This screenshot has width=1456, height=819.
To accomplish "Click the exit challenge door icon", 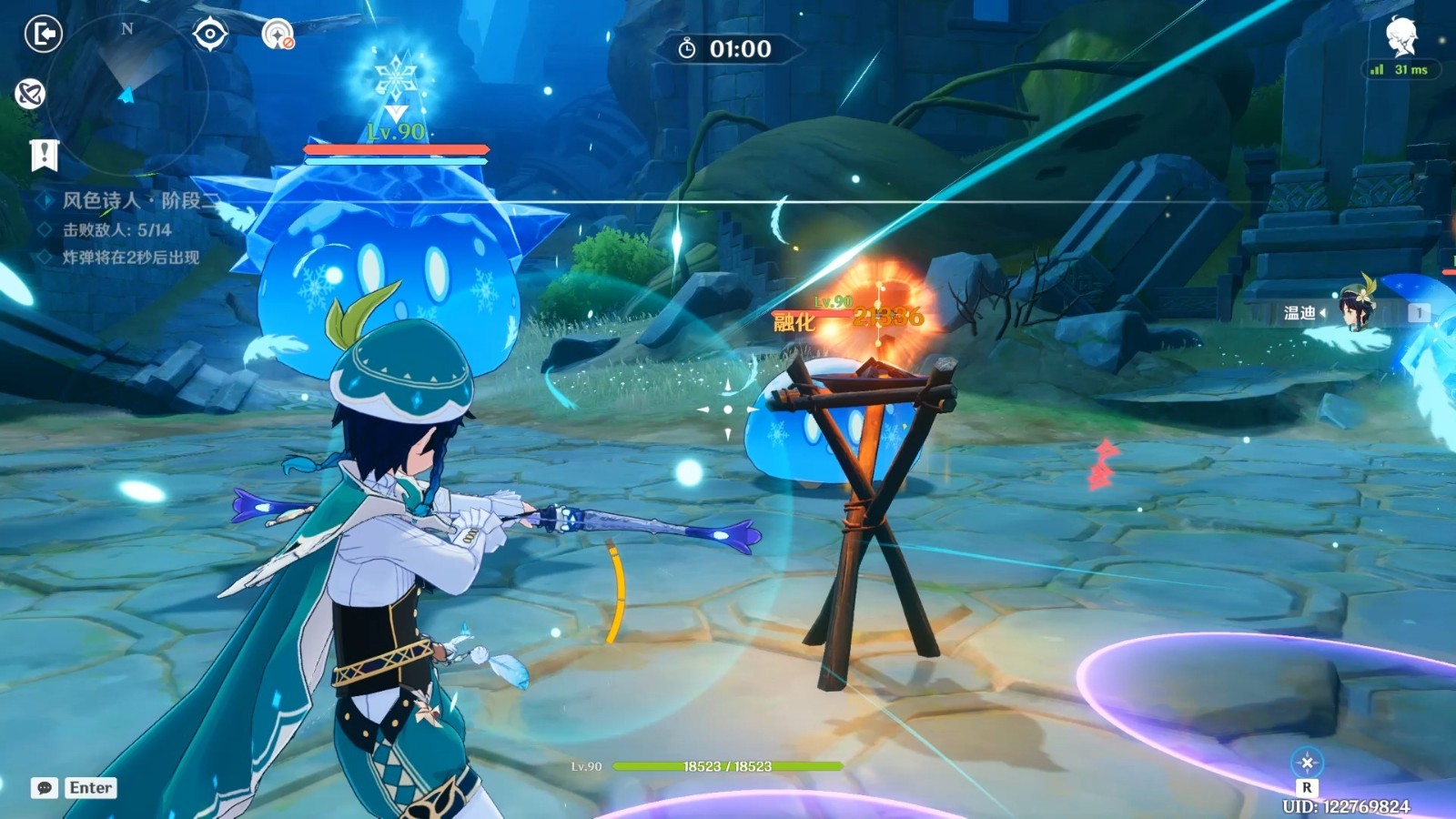I will 43,35.
